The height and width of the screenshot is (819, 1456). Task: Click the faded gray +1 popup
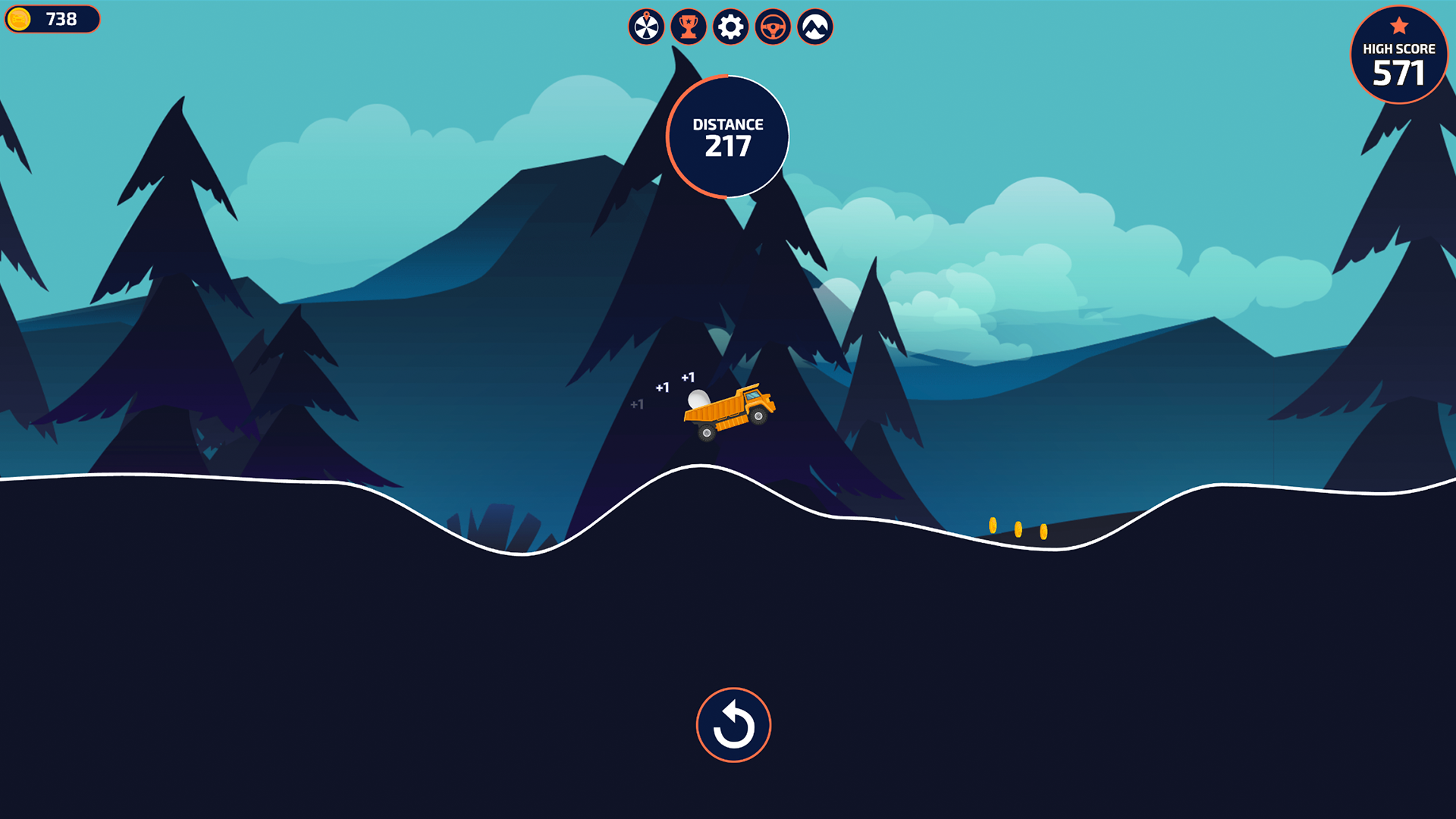pyautogui.click(x=637, y=406)
